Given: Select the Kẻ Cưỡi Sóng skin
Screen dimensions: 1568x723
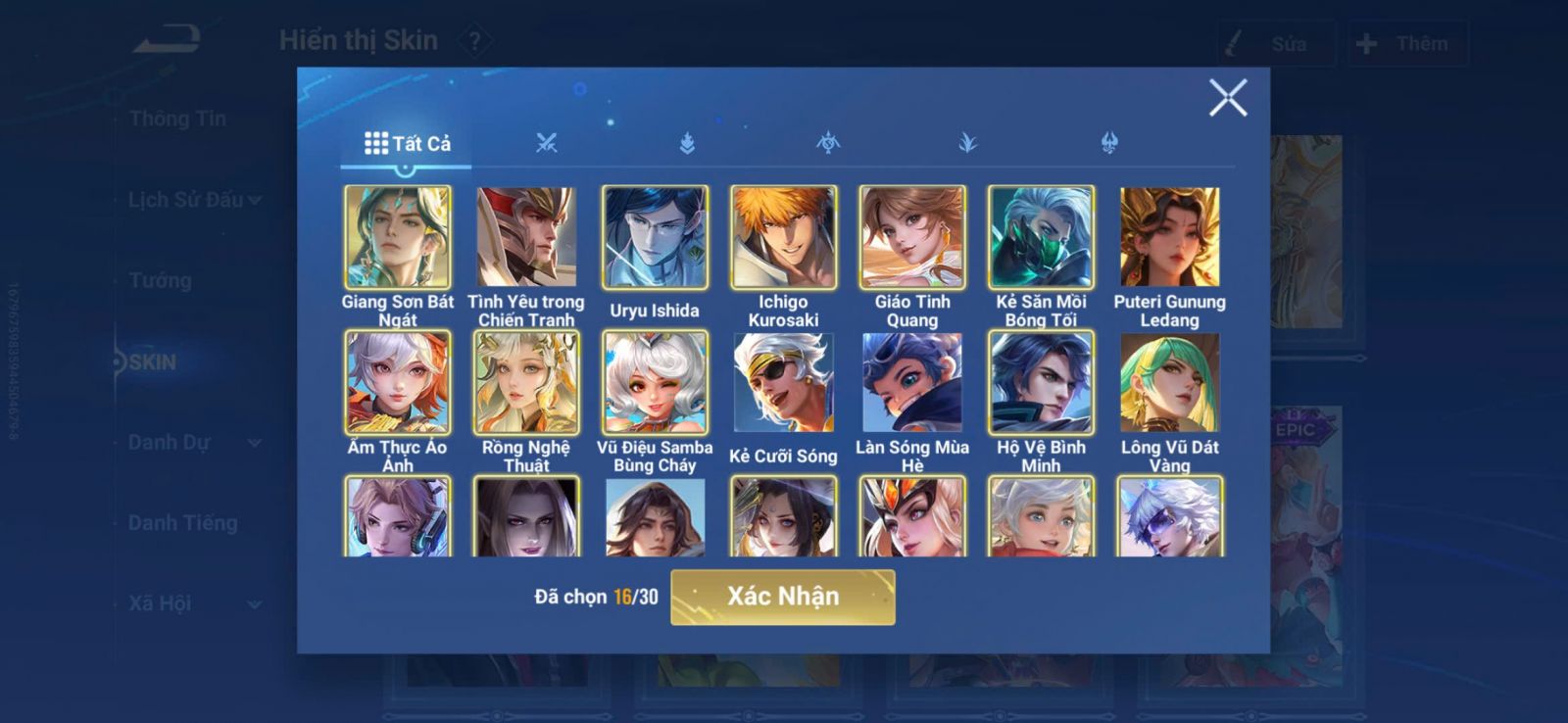Looking at the screenshot, I should point(783,382).
